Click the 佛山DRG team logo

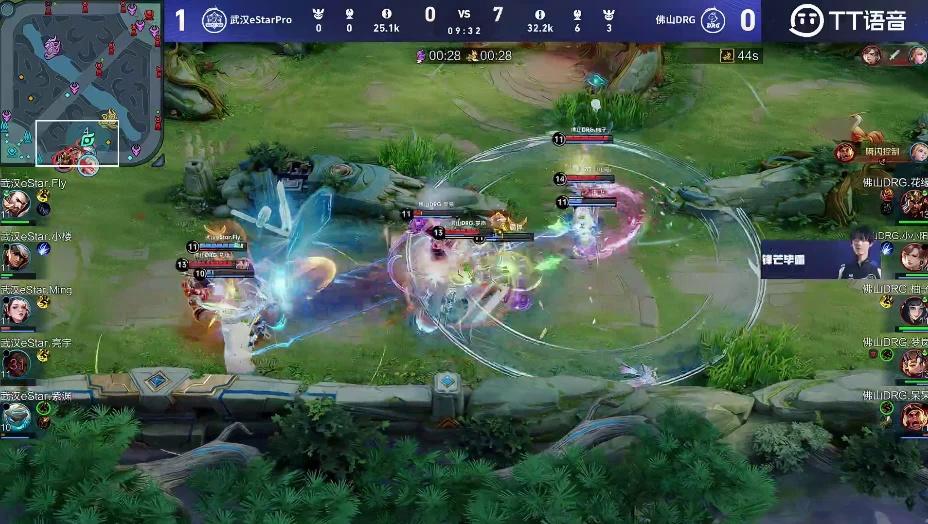713,21
